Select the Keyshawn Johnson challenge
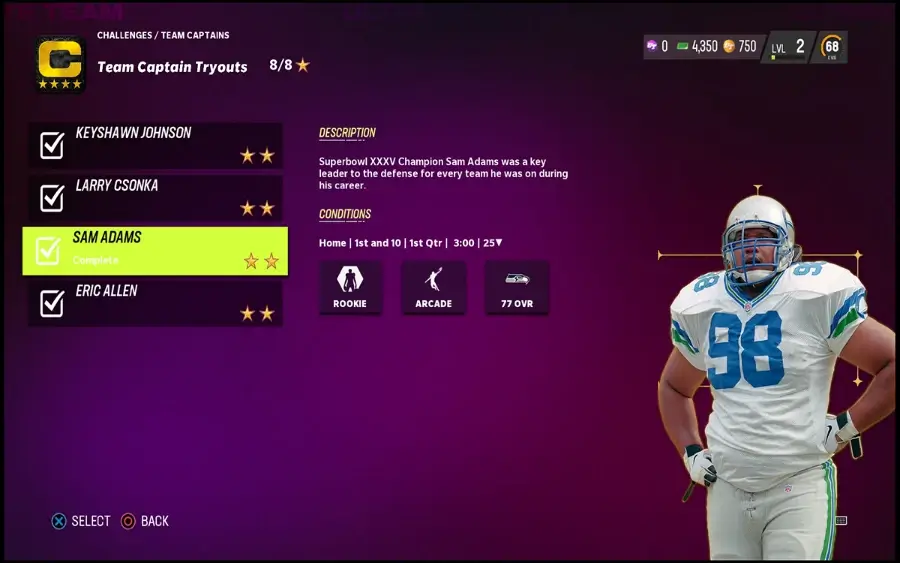 coord(155,145)
